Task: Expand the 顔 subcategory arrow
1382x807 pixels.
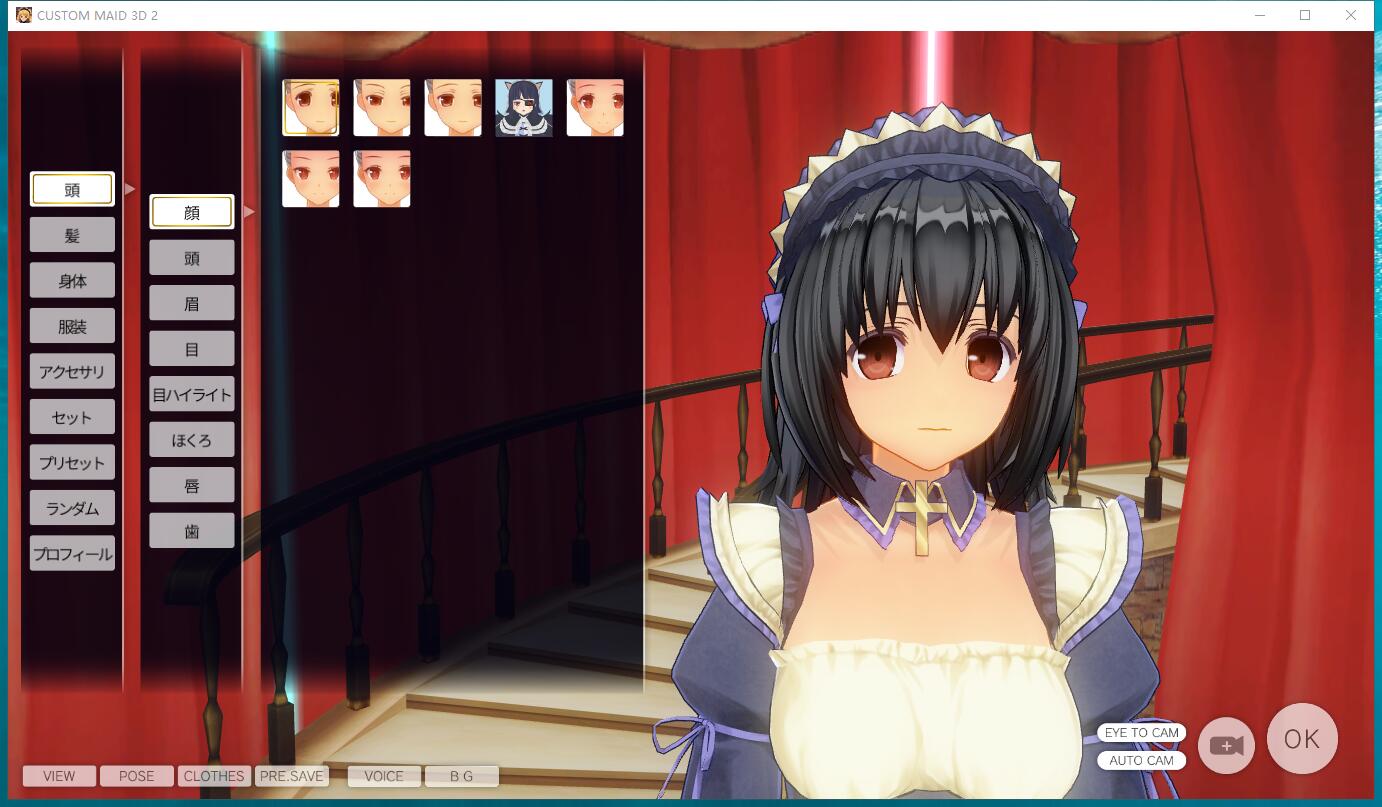Action: 248,211
